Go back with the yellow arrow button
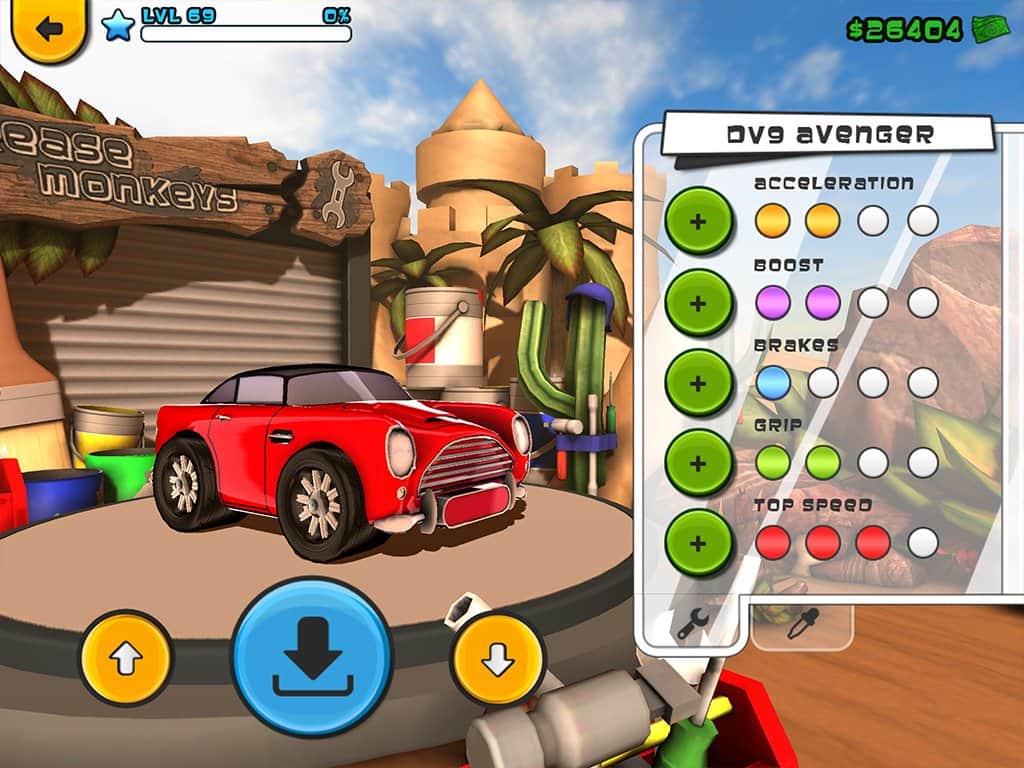The width and height of the screenshot is (1024, 768). (x=48, y=28)
